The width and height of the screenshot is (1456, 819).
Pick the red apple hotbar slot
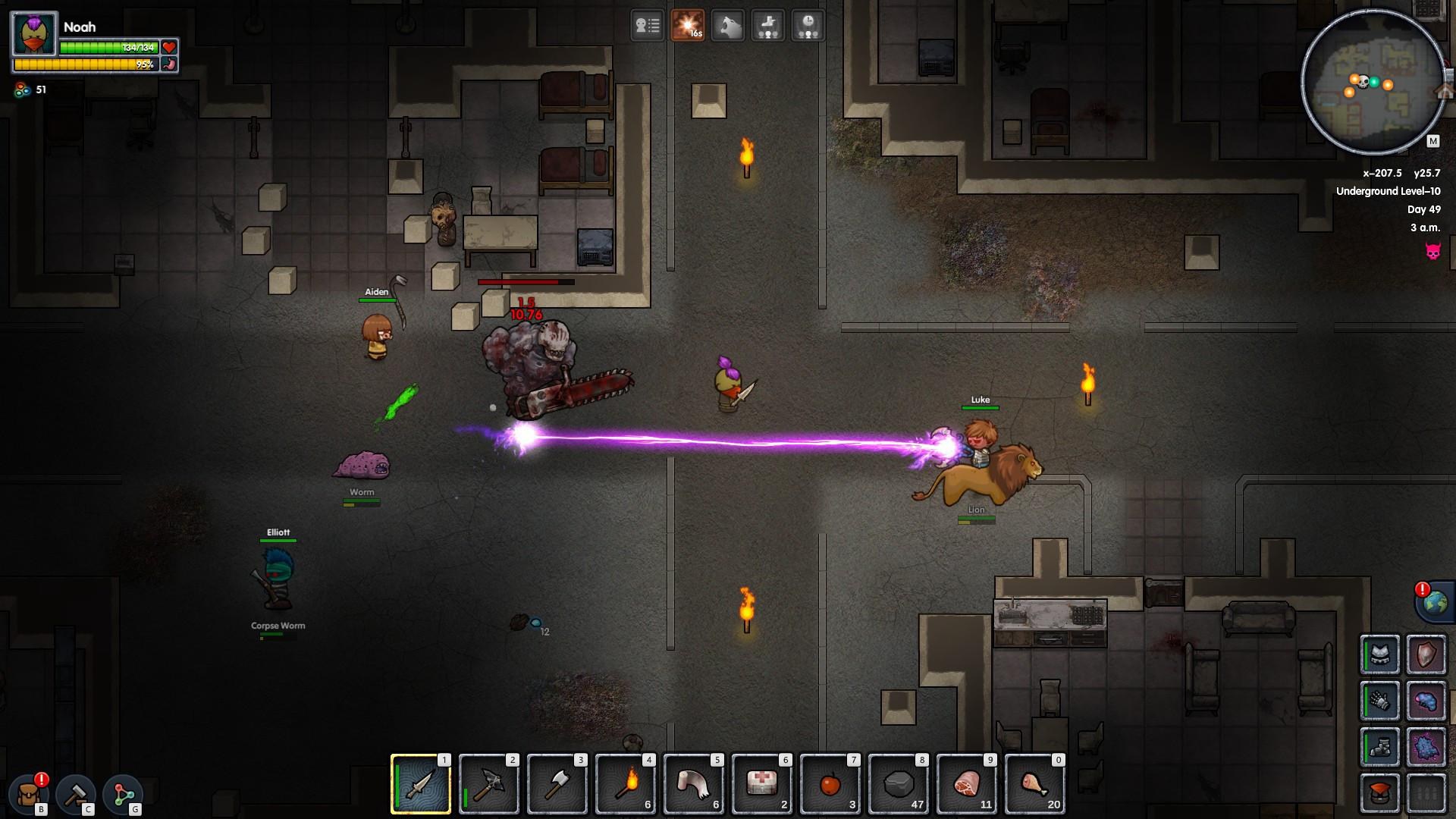click(830, 784)
